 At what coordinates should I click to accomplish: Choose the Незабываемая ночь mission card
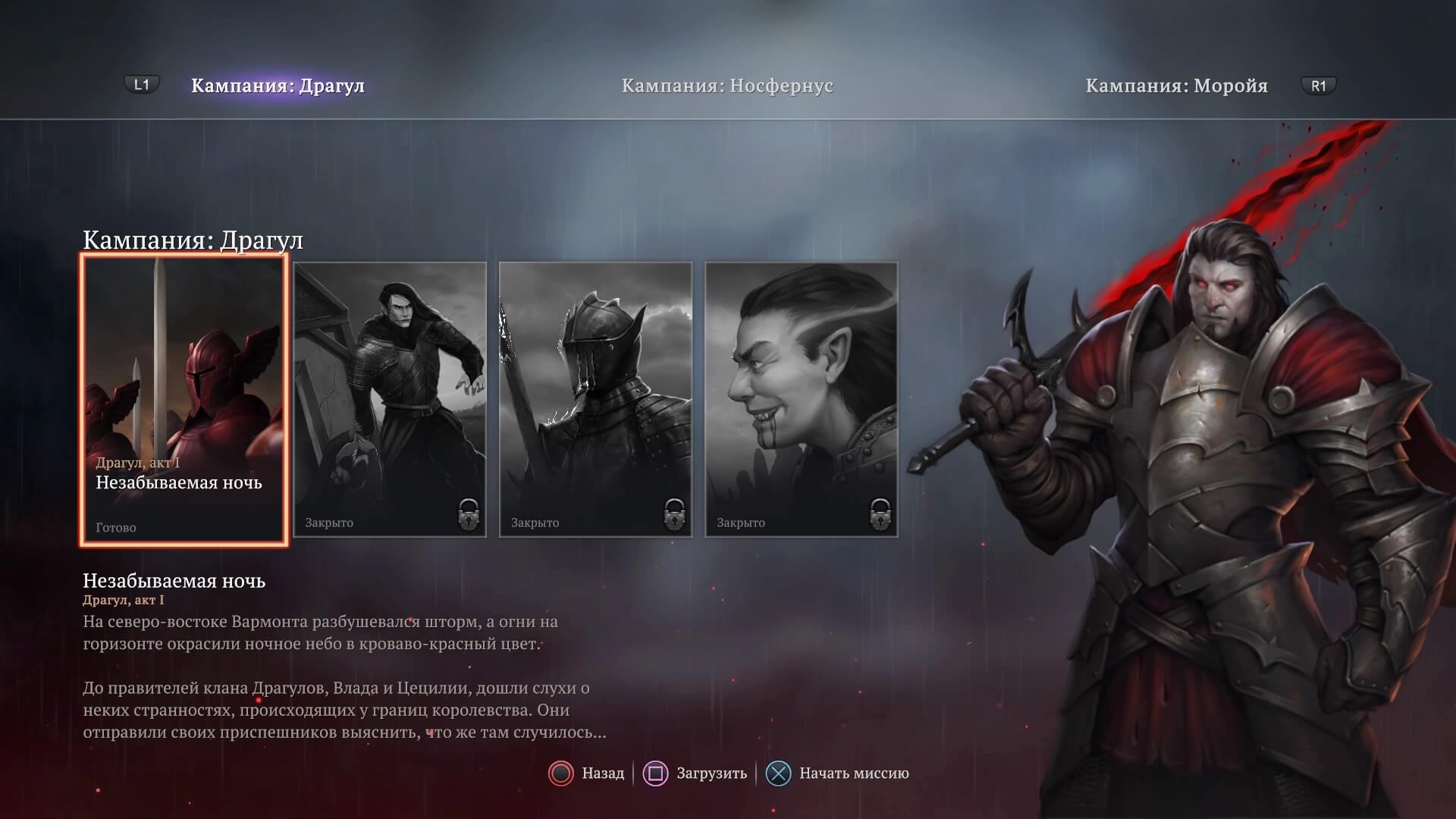(184, 400)
